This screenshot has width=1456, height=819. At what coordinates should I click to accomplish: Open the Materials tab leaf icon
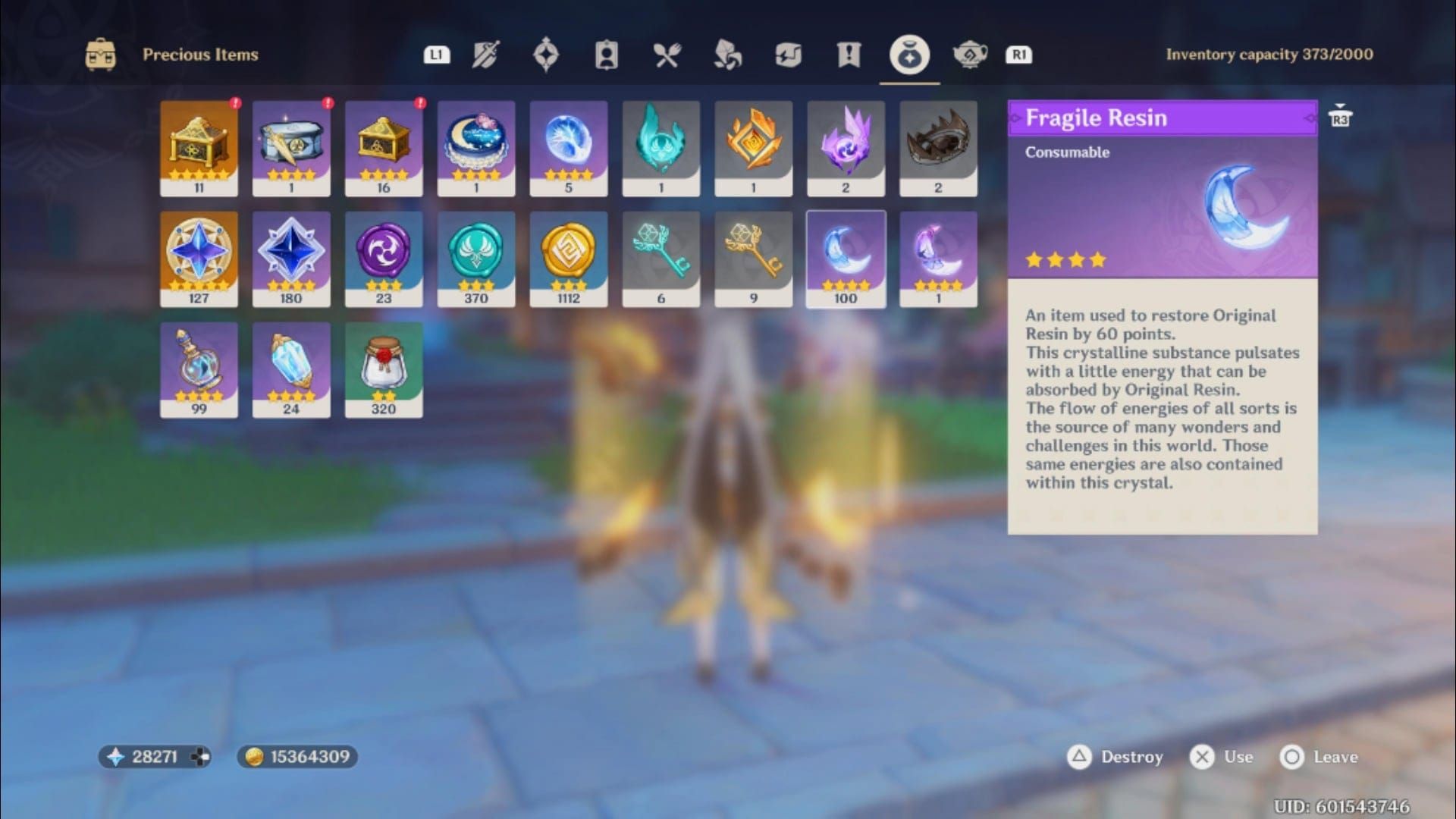[x=728, y=54]
